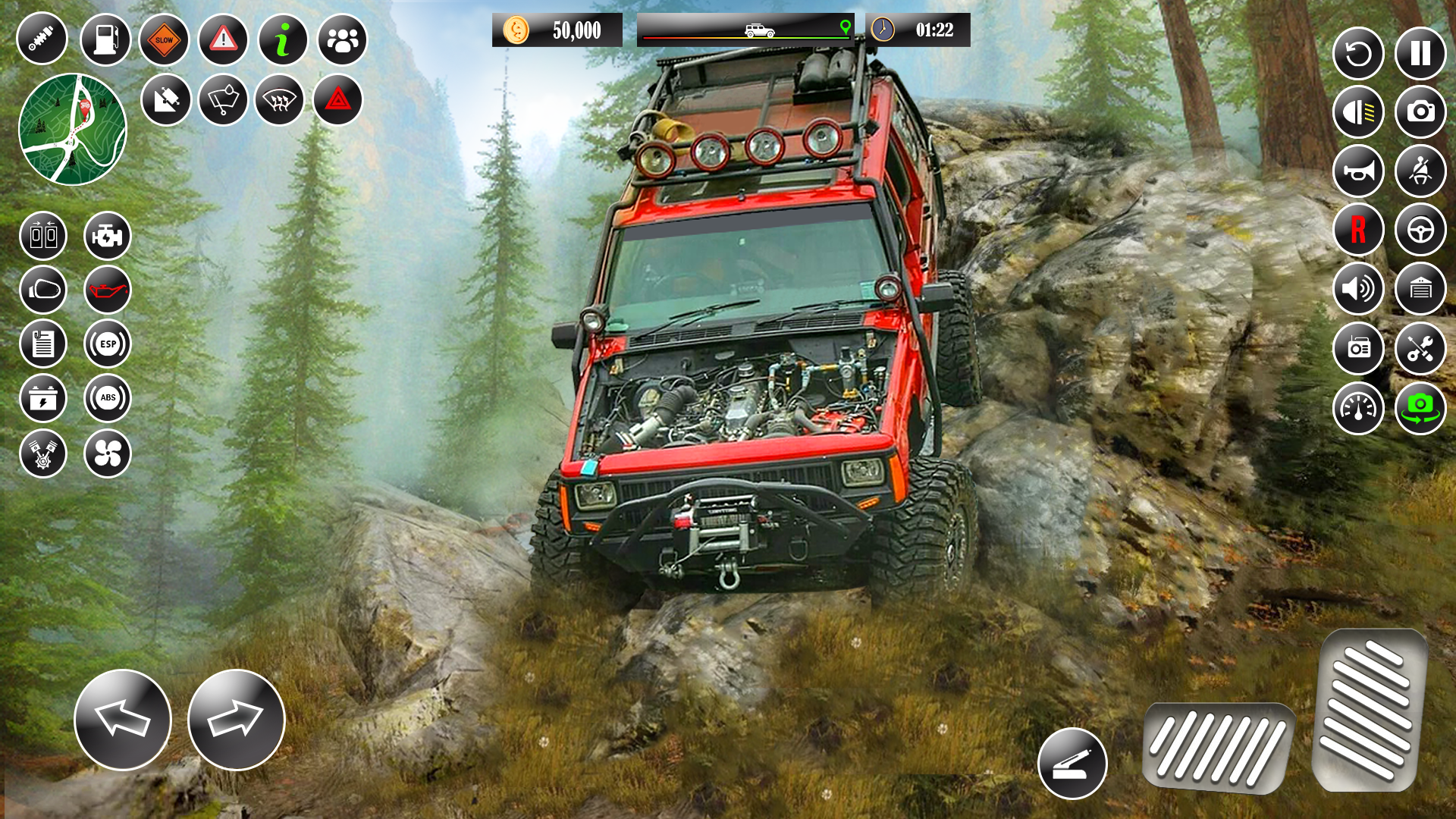Mute the game volume
The image size is (1456, 819).
(x=1359, y=288)
